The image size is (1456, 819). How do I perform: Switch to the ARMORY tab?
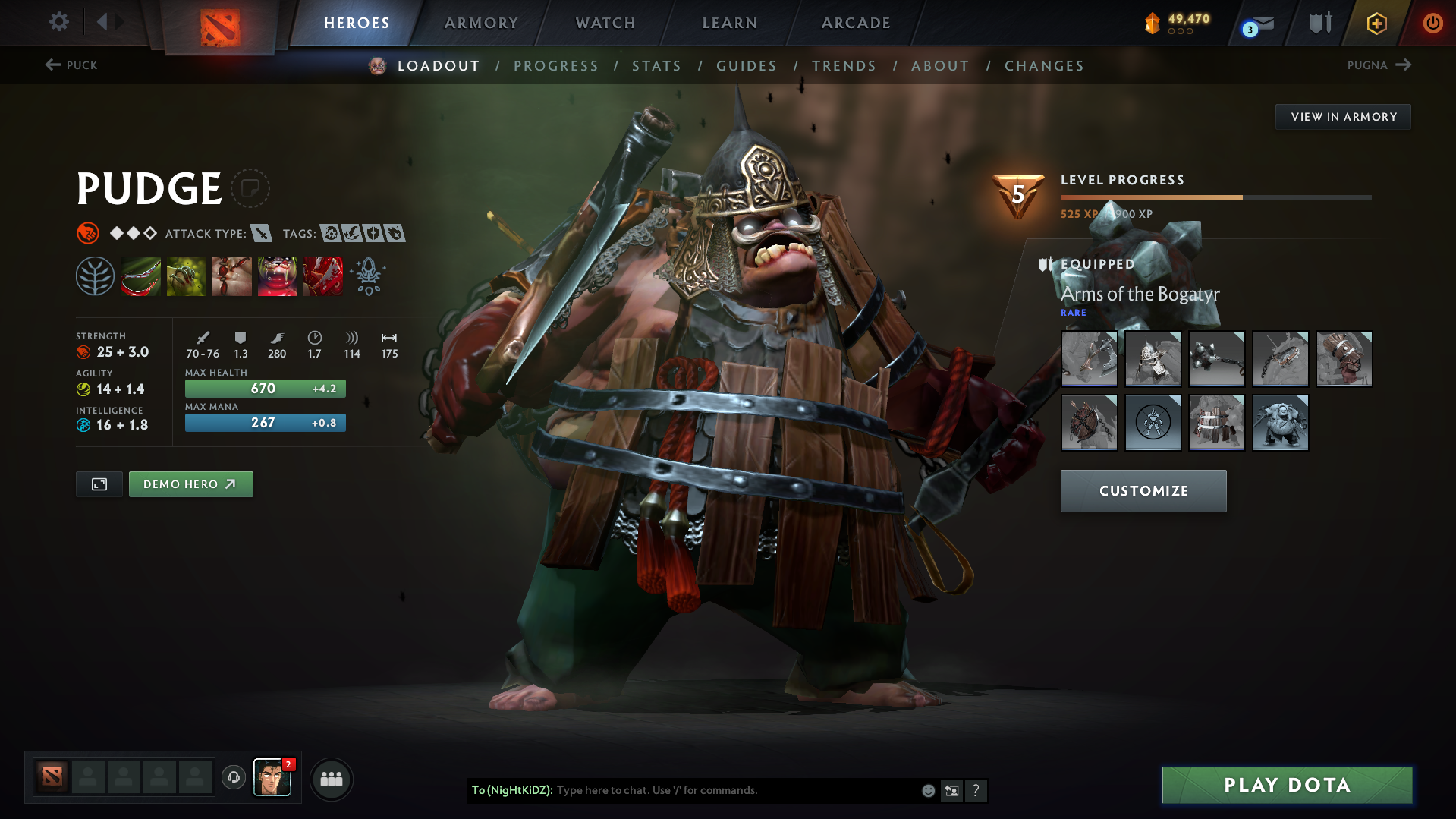481,23
